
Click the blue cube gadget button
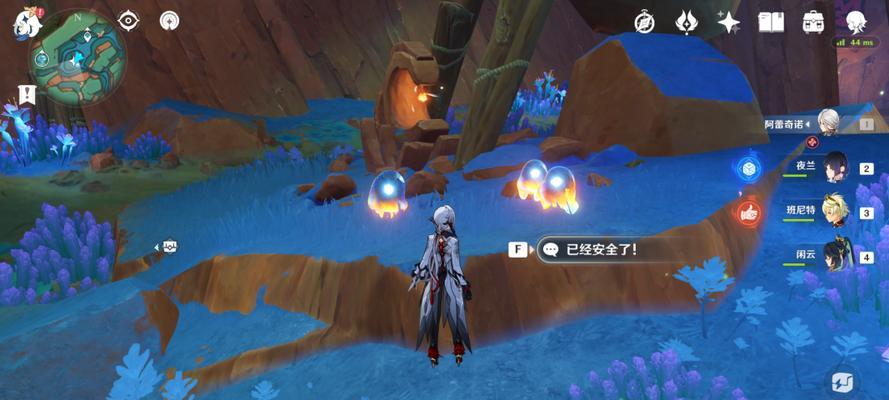(x=747, y=168)
